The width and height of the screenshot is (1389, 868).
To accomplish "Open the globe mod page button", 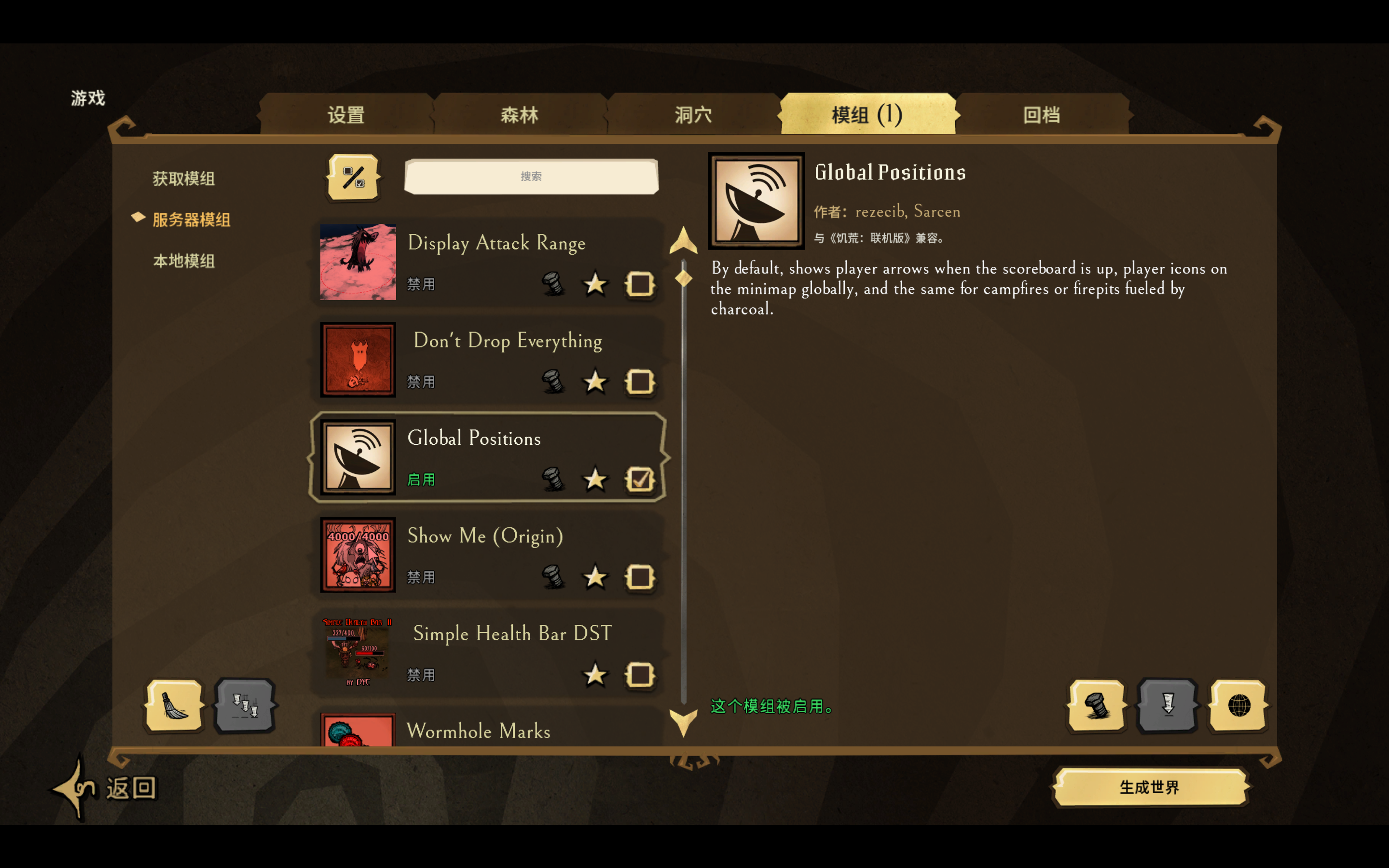I will click(1238, 705).
